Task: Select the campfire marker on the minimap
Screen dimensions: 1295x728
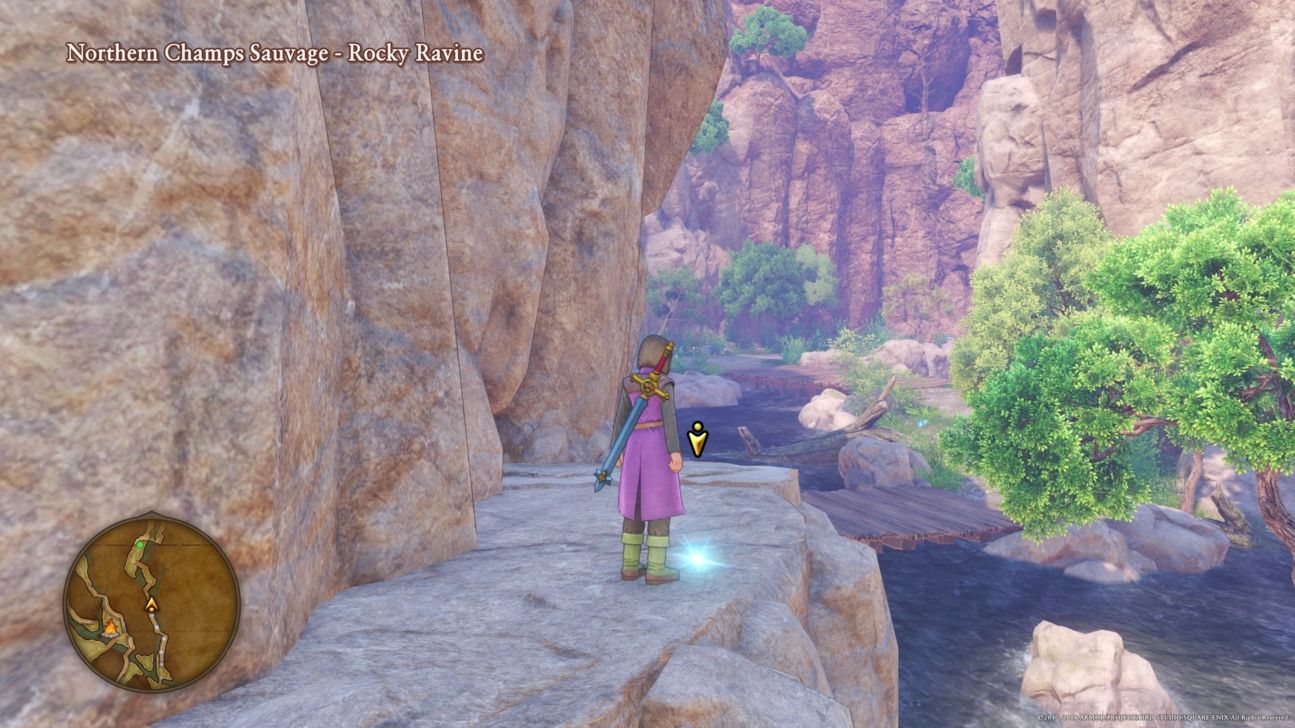Action: 110,627
